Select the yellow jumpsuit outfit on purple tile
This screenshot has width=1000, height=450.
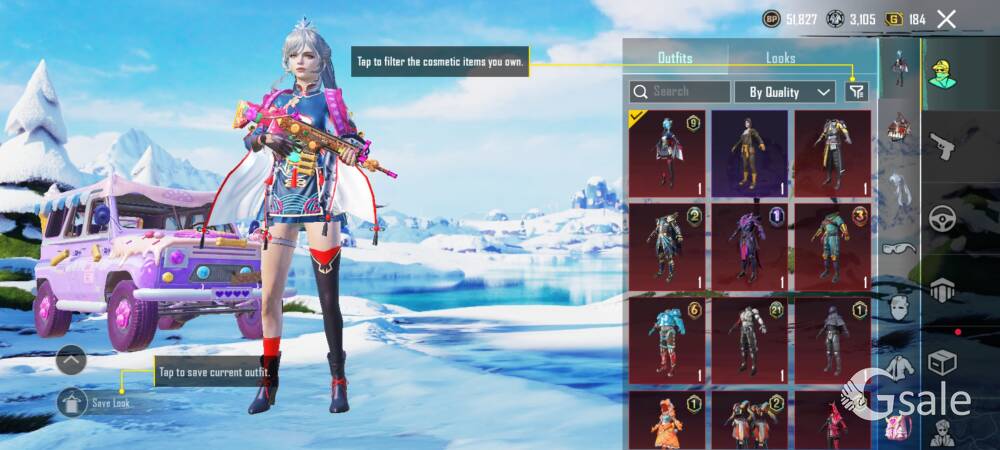[749, 153]
